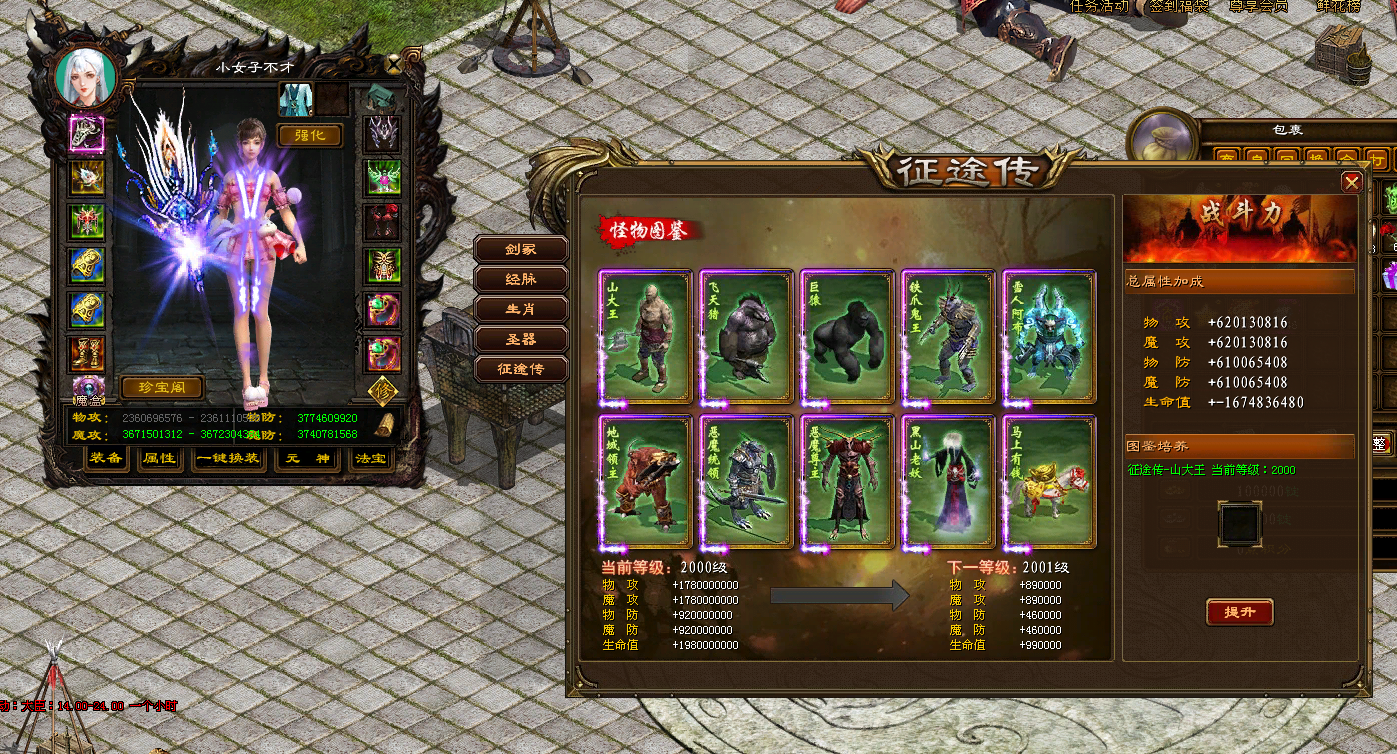Select the 剑冢 category button

click(520, 249)
